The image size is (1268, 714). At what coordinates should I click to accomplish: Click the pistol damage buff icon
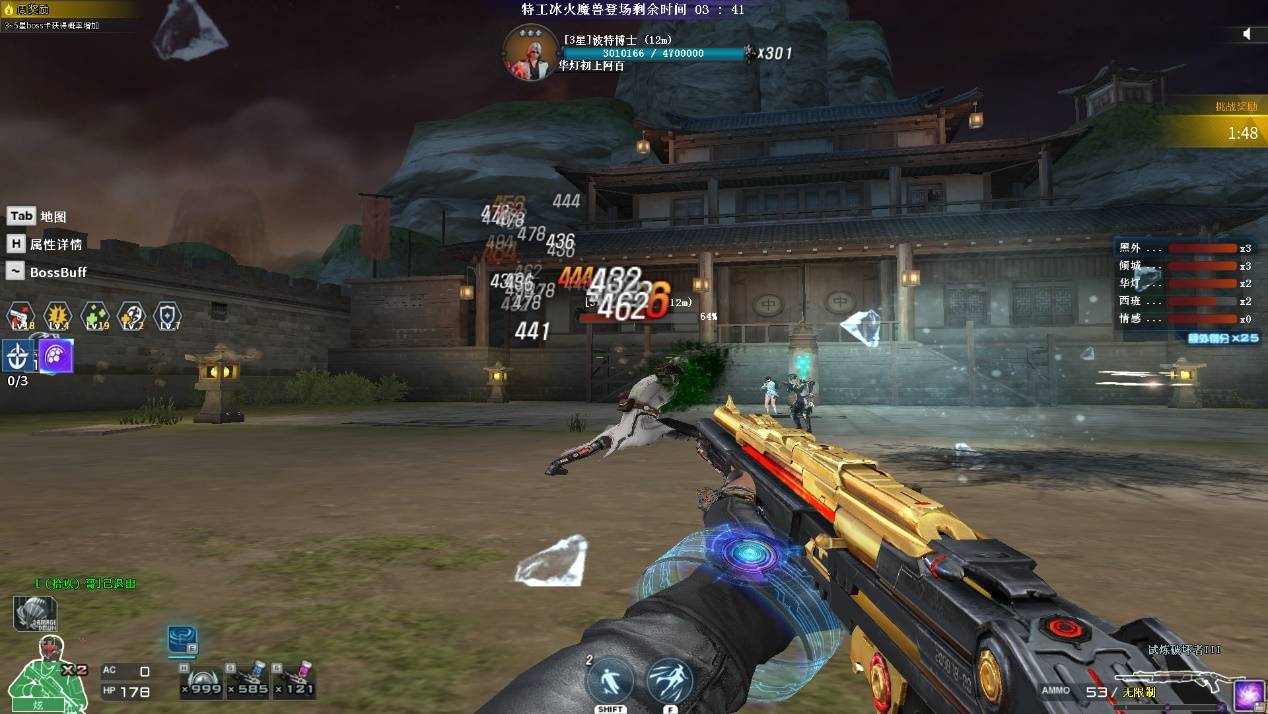pyautogui.click(x=20, y=317)
